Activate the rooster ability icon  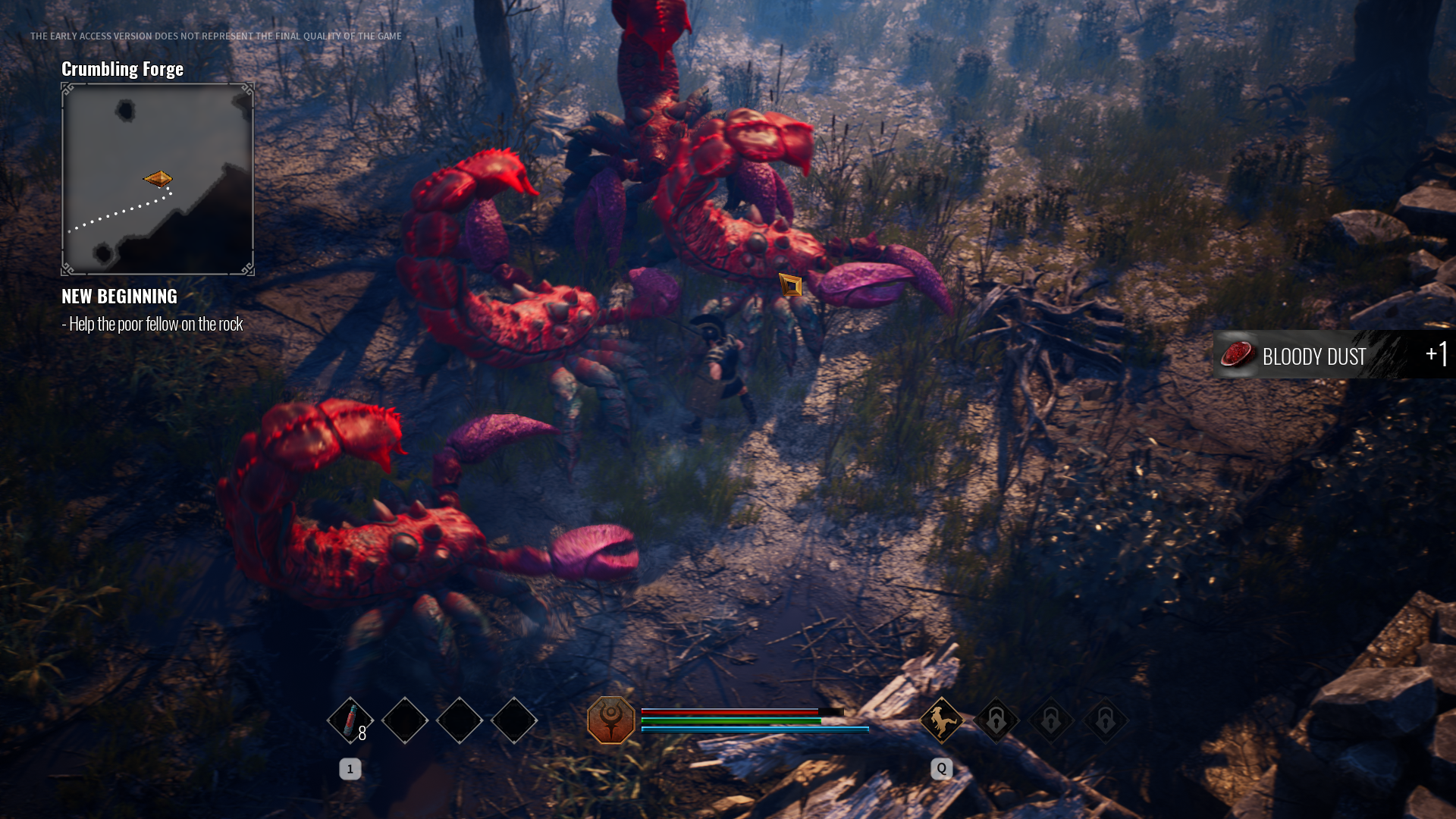[941, 720]
